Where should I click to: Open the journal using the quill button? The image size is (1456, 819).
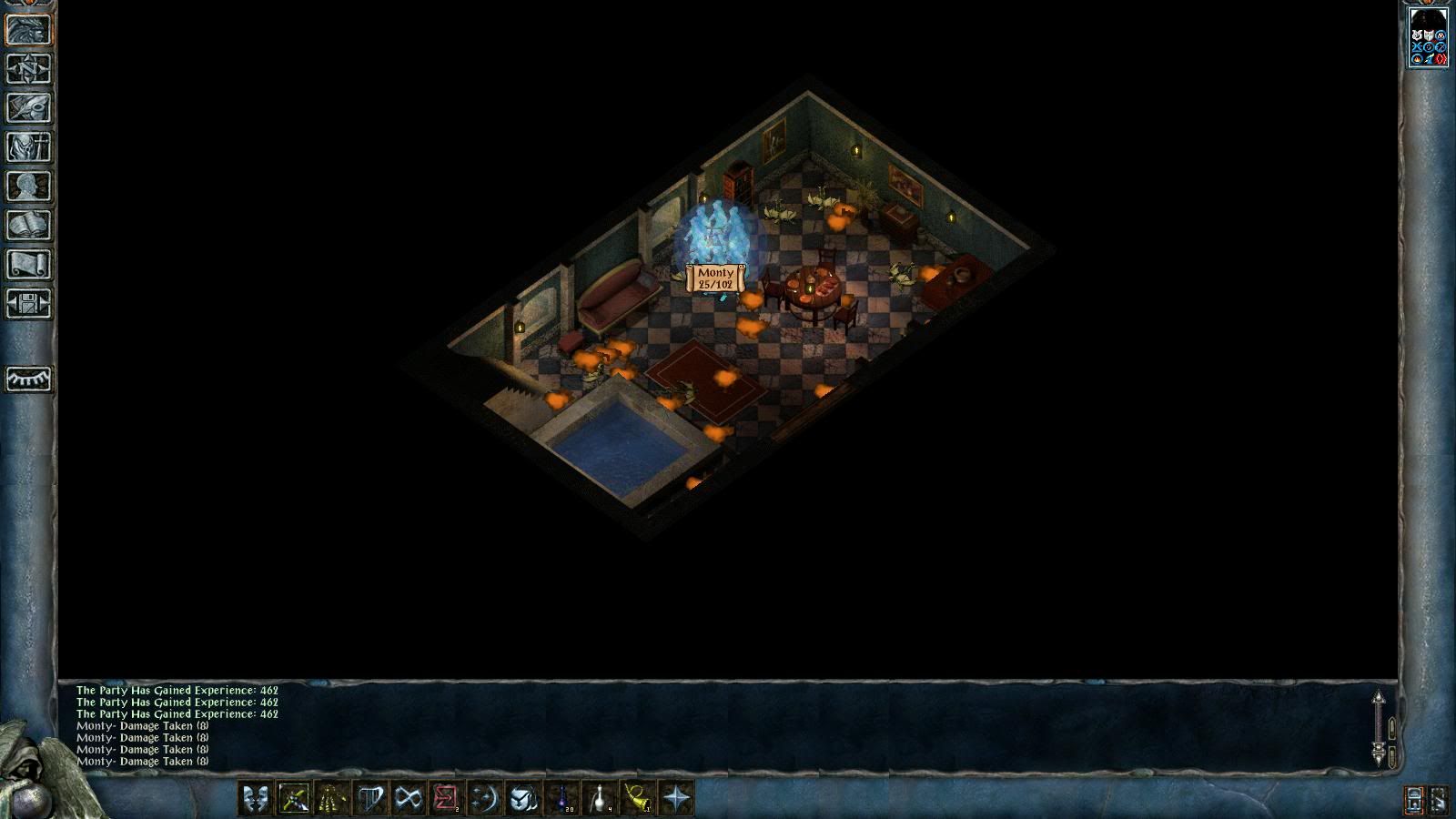click(28, 108)
